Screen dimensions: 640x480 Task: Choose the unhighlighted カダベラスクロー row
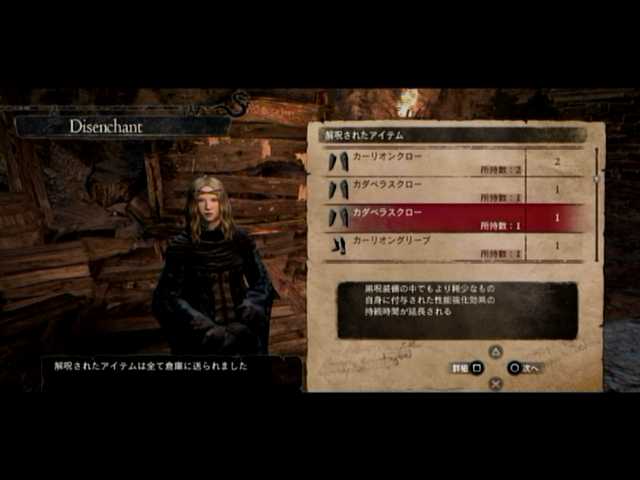point(440,189)
